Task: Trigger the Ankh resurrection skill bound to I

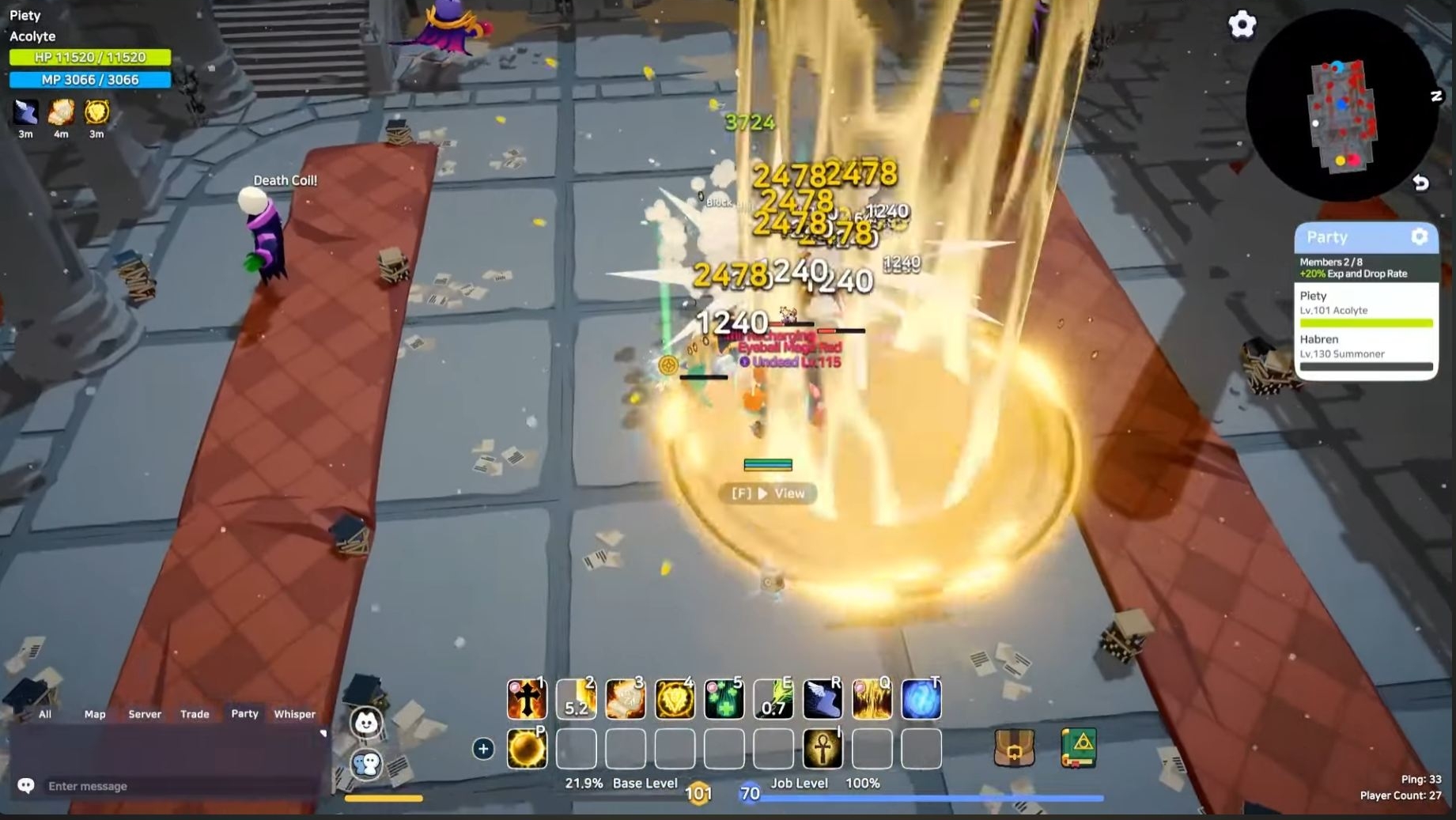Action: click(823, 749)
